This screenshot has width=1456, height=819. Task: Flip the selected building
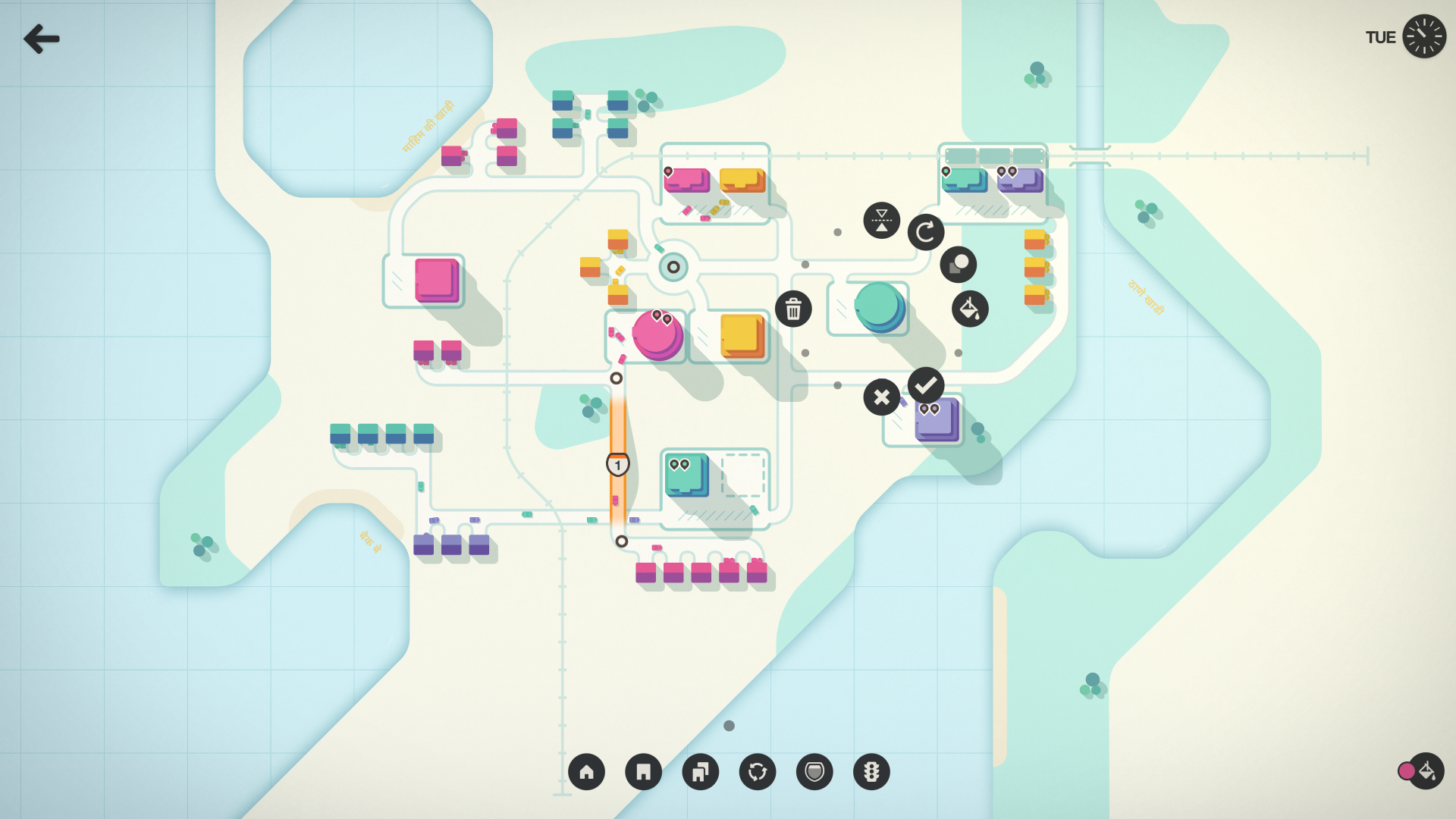click(x=881, y=221)
